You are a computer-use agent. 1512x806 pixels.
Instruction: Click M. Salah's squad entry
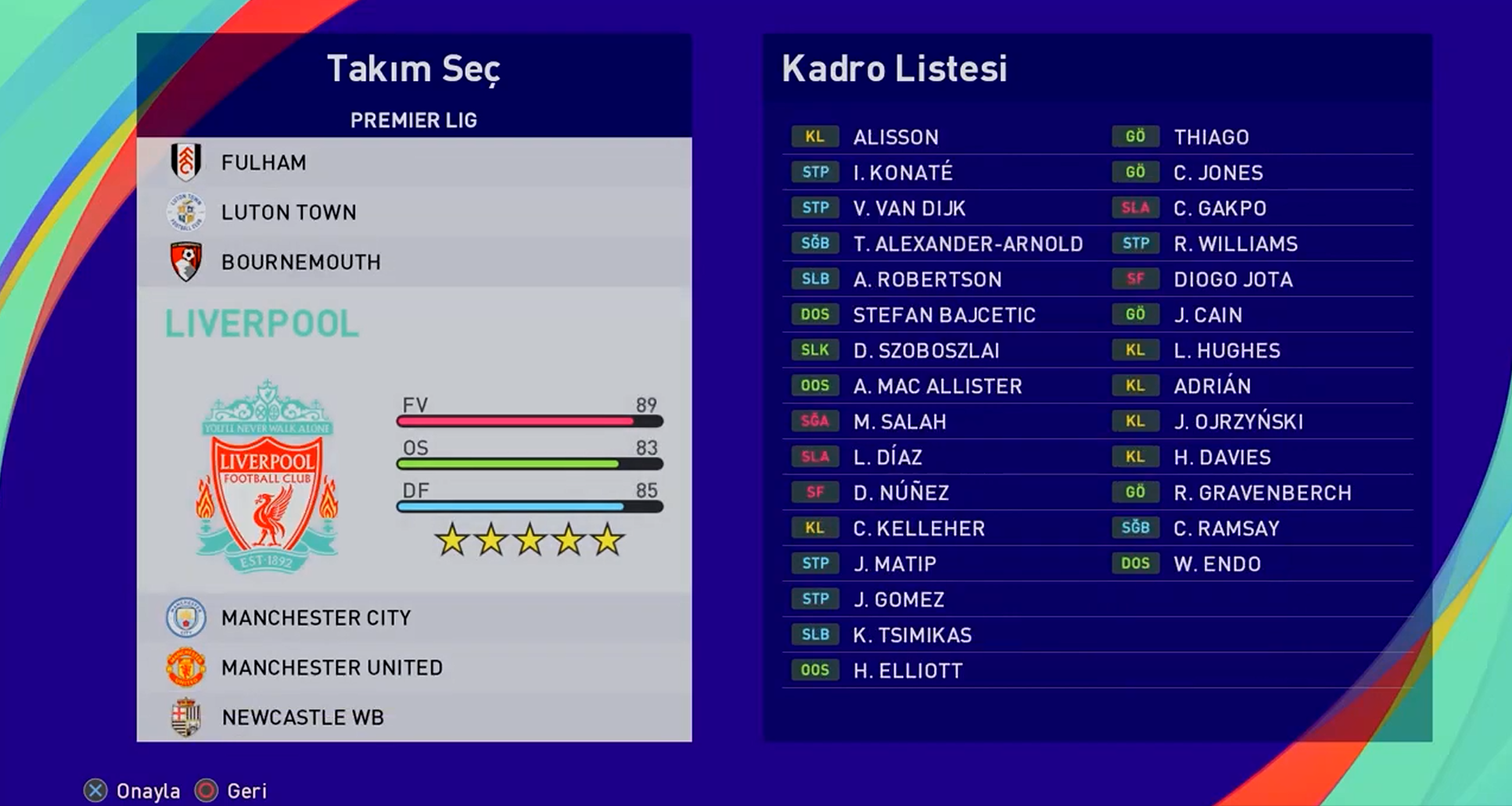pos(900,422)
